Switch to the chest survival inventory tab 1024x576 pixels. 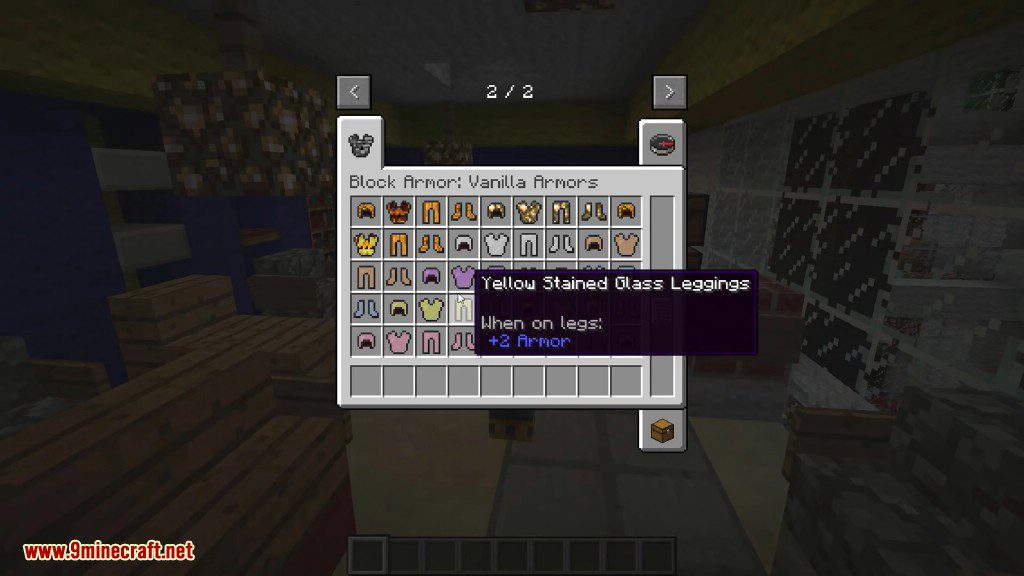(662, 431)
